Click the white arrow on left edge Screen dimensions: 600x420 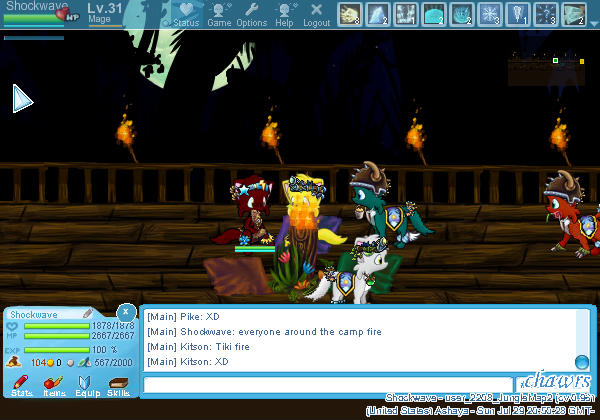(22, 98)
